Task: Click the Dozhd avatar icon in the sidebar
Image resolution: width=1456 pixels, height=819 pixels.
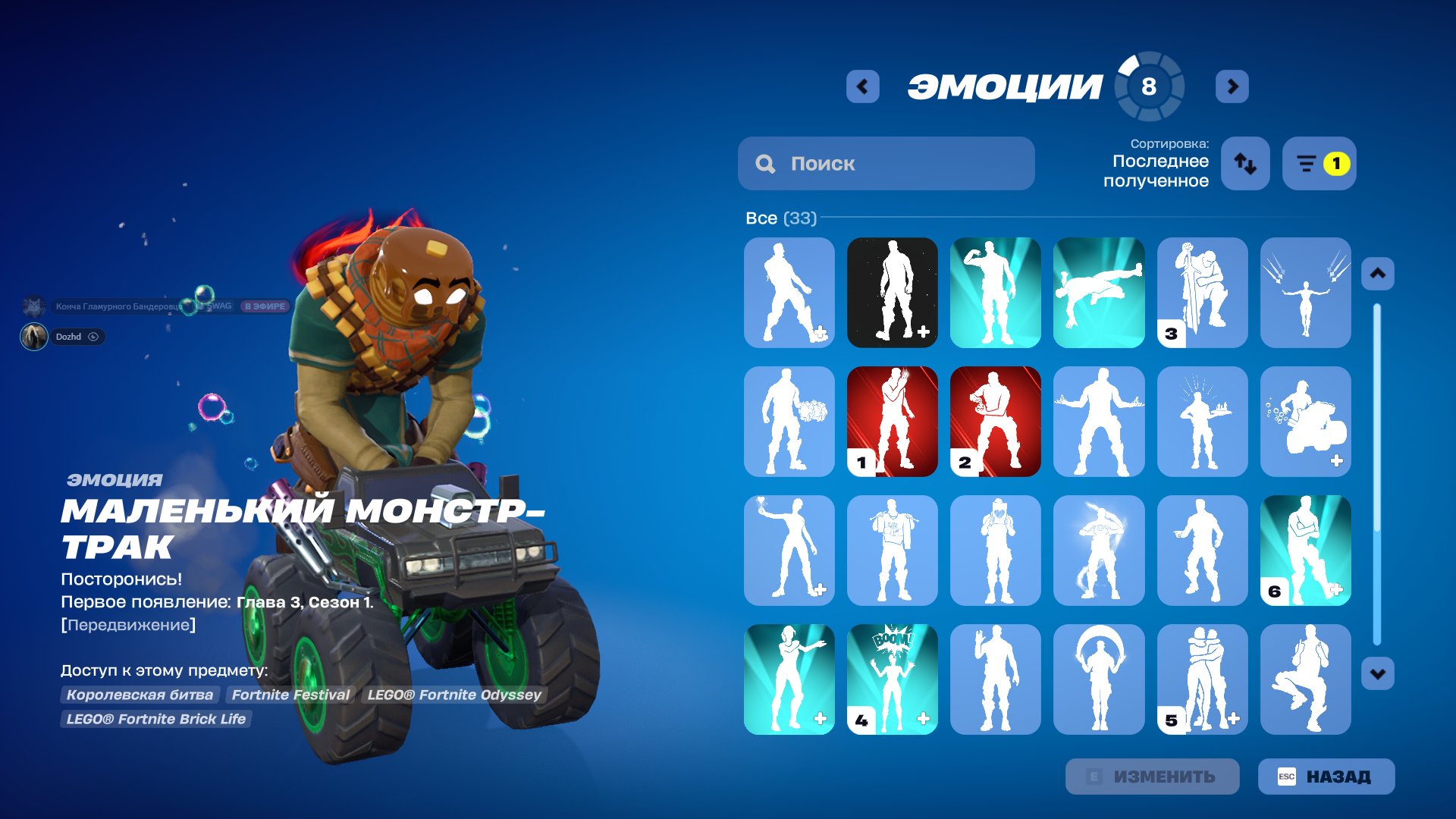Action: 36,337
